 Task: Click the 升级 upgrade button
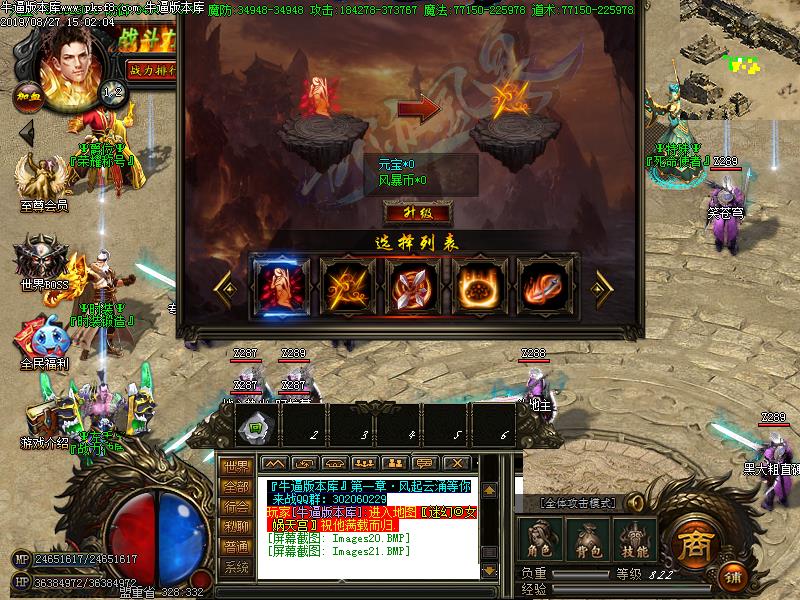[418, 213]
